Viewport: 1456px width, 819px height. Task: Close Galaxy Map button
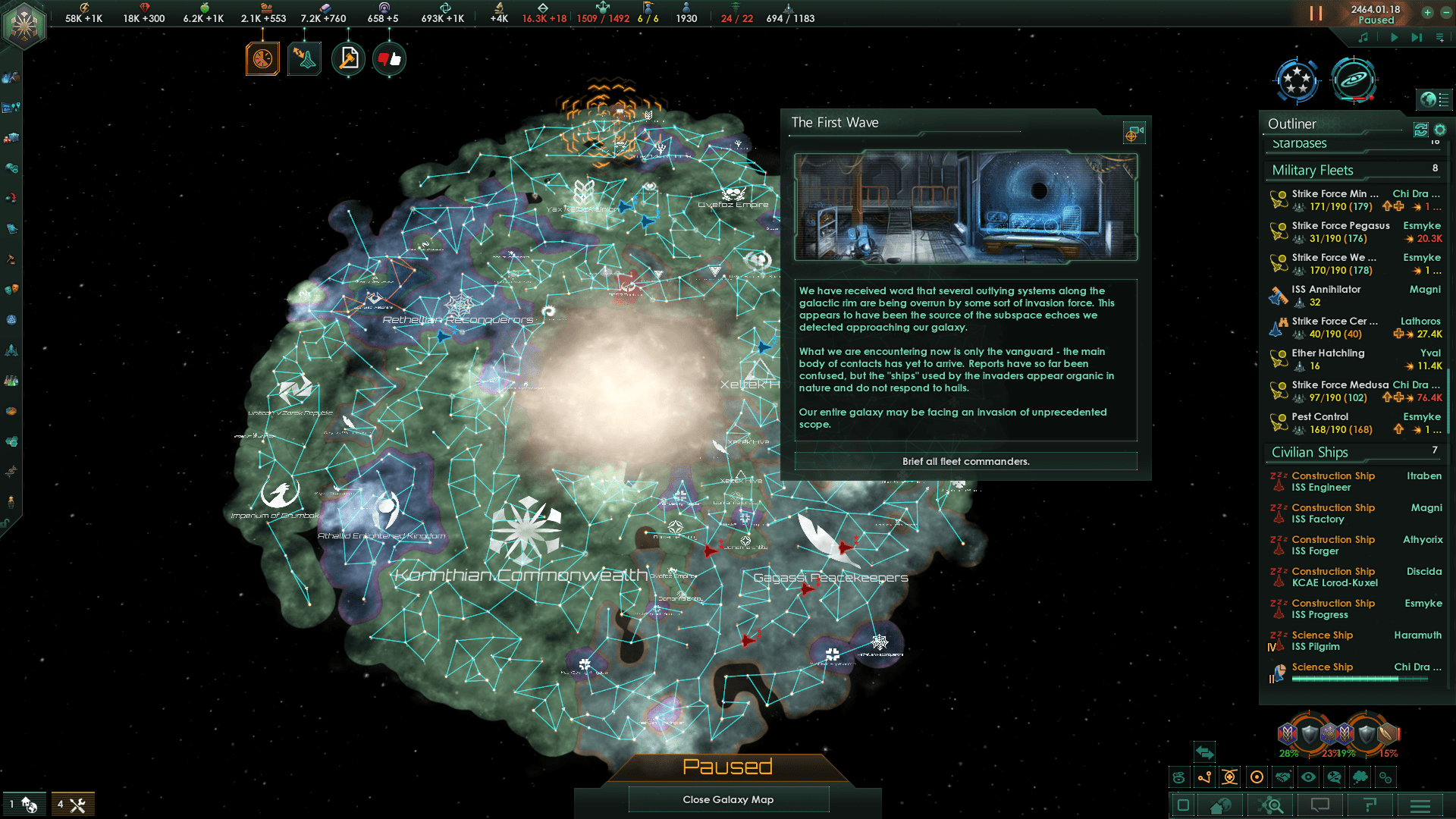pos(728,799)
